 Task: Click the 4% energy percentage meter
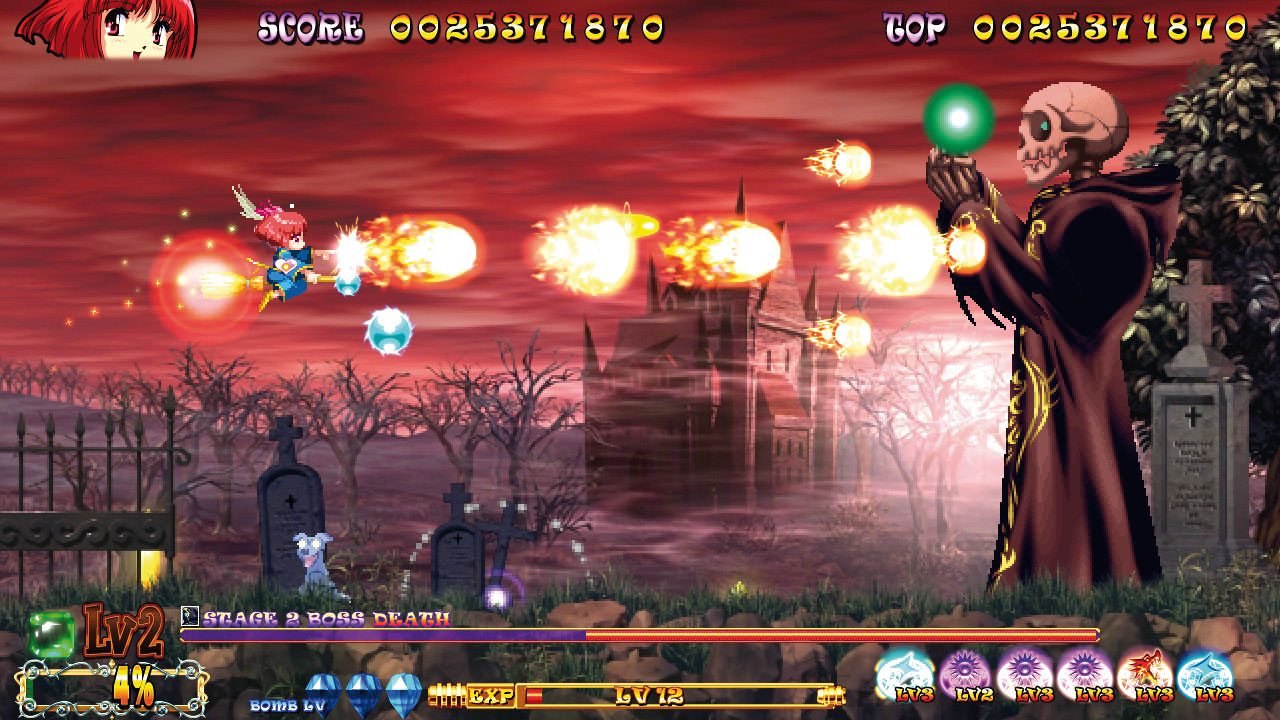[x=133, y=686]
